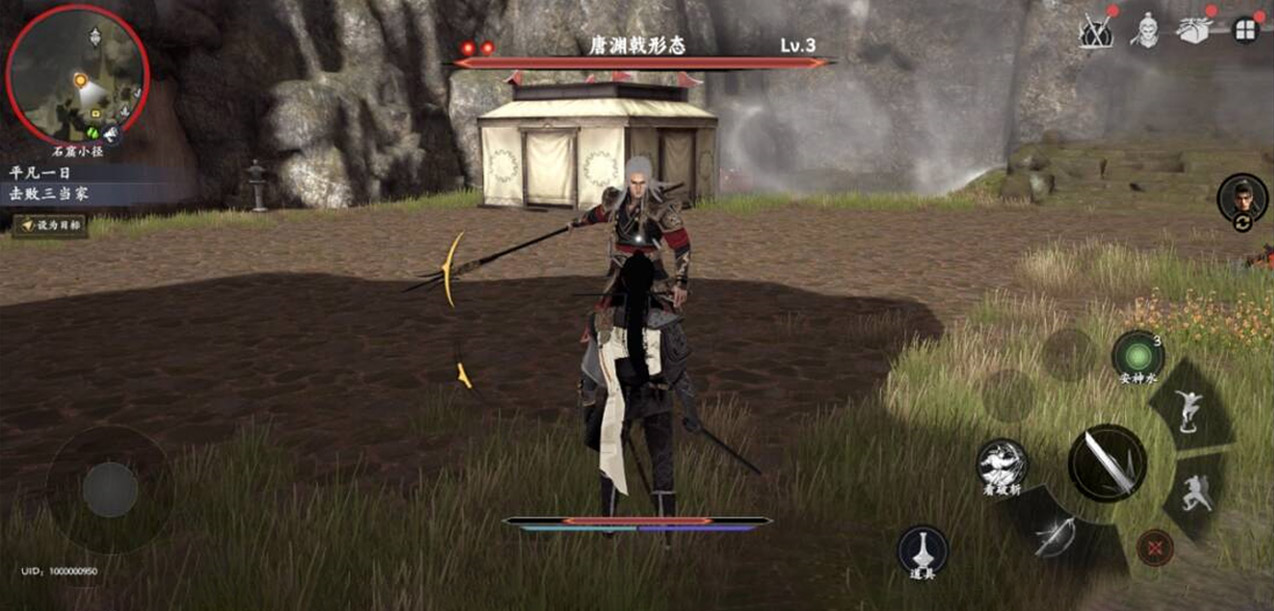Viewport: 1274px width, 611px height.
Task: Select the 击败三当家 quest objective
Action: [49, 193]
